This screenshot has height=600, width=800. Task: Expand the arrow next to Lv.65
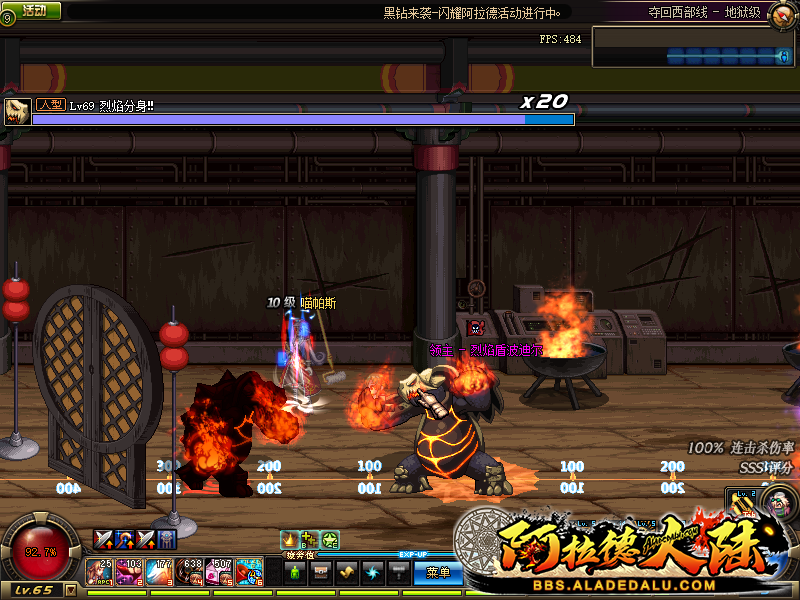71,590
